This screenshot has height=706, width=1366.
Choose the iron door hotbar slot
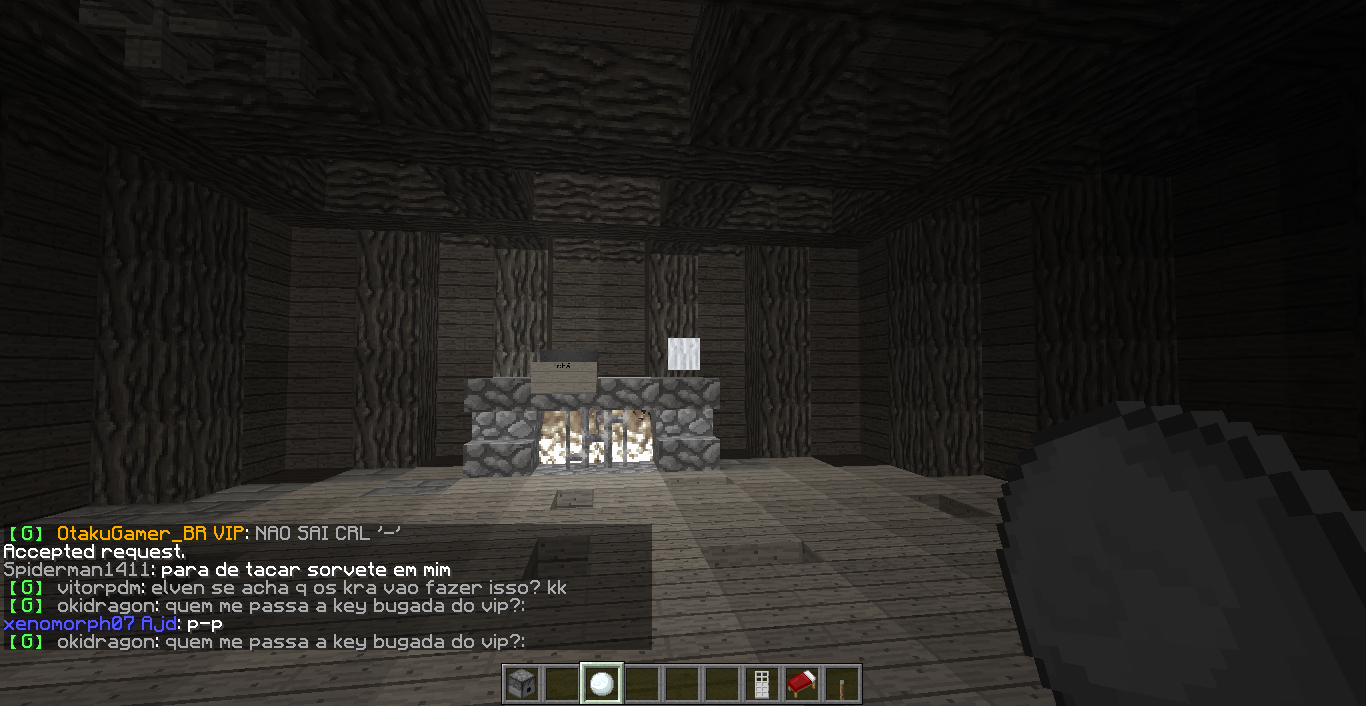coord(762,684)
